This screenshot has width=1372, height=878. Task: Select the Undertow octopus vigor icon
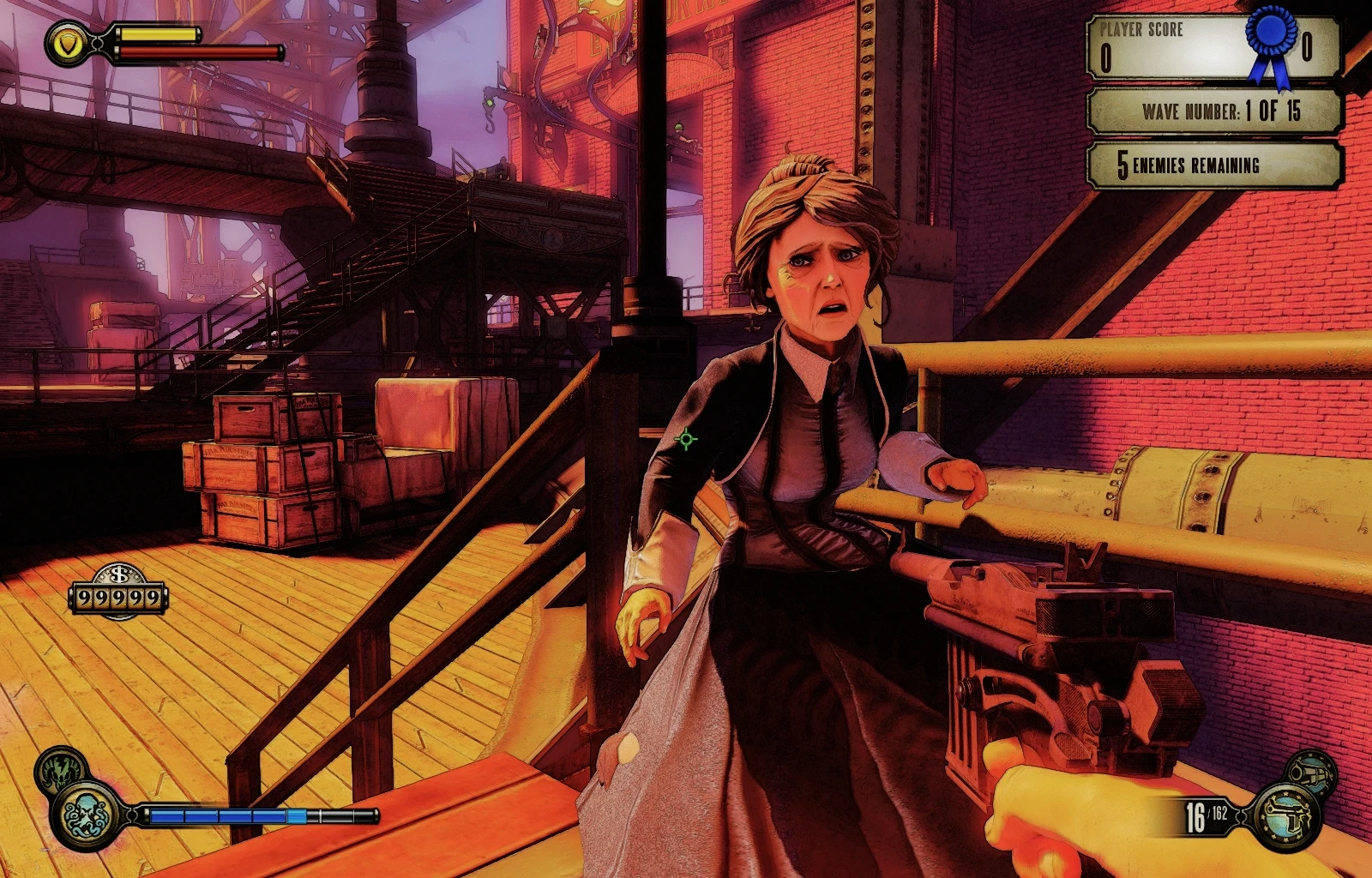(87, 815)
